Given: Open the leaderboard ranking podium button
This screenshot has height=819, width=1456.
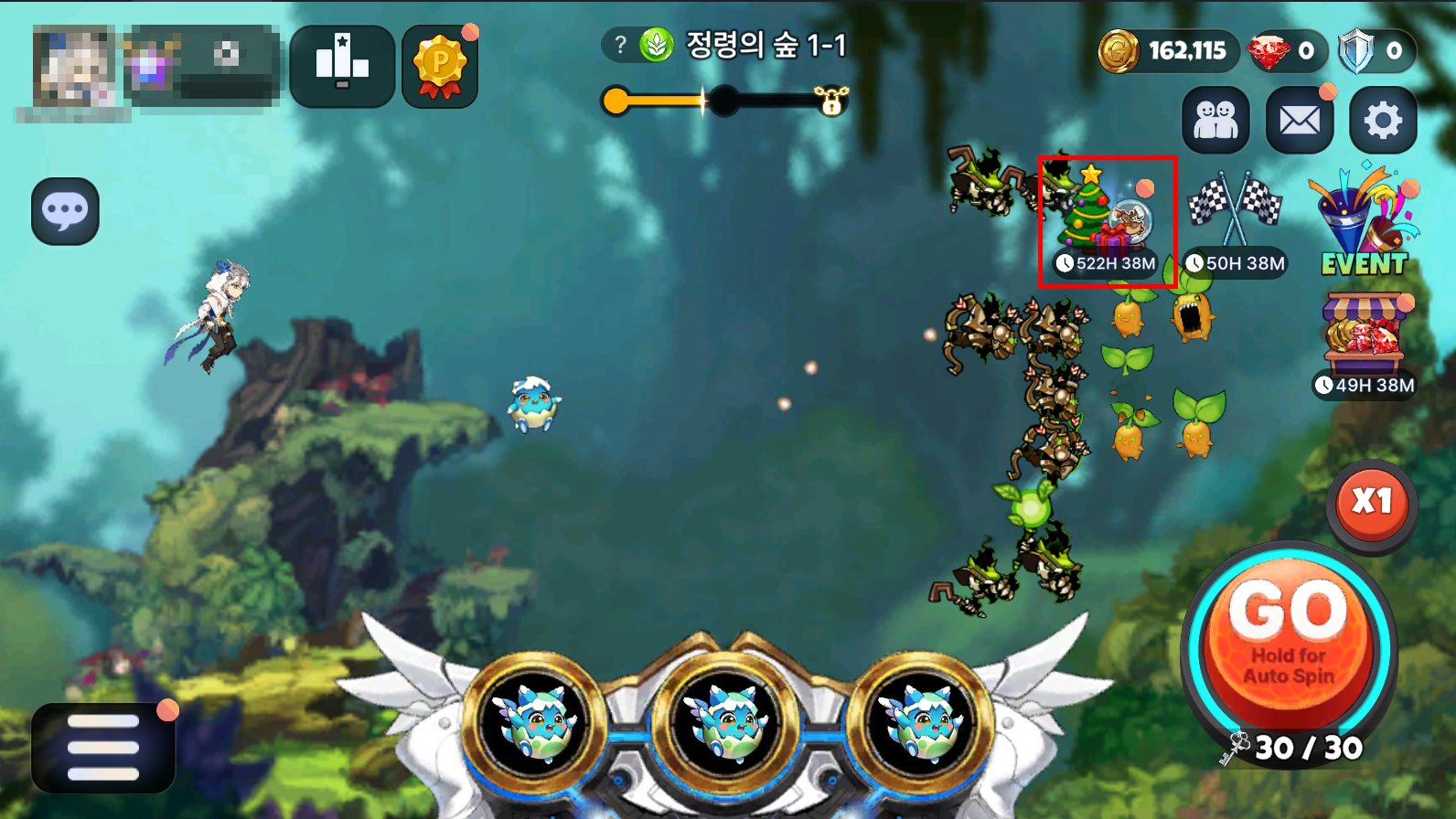Looking at the screenshot, I should [342, 66].
